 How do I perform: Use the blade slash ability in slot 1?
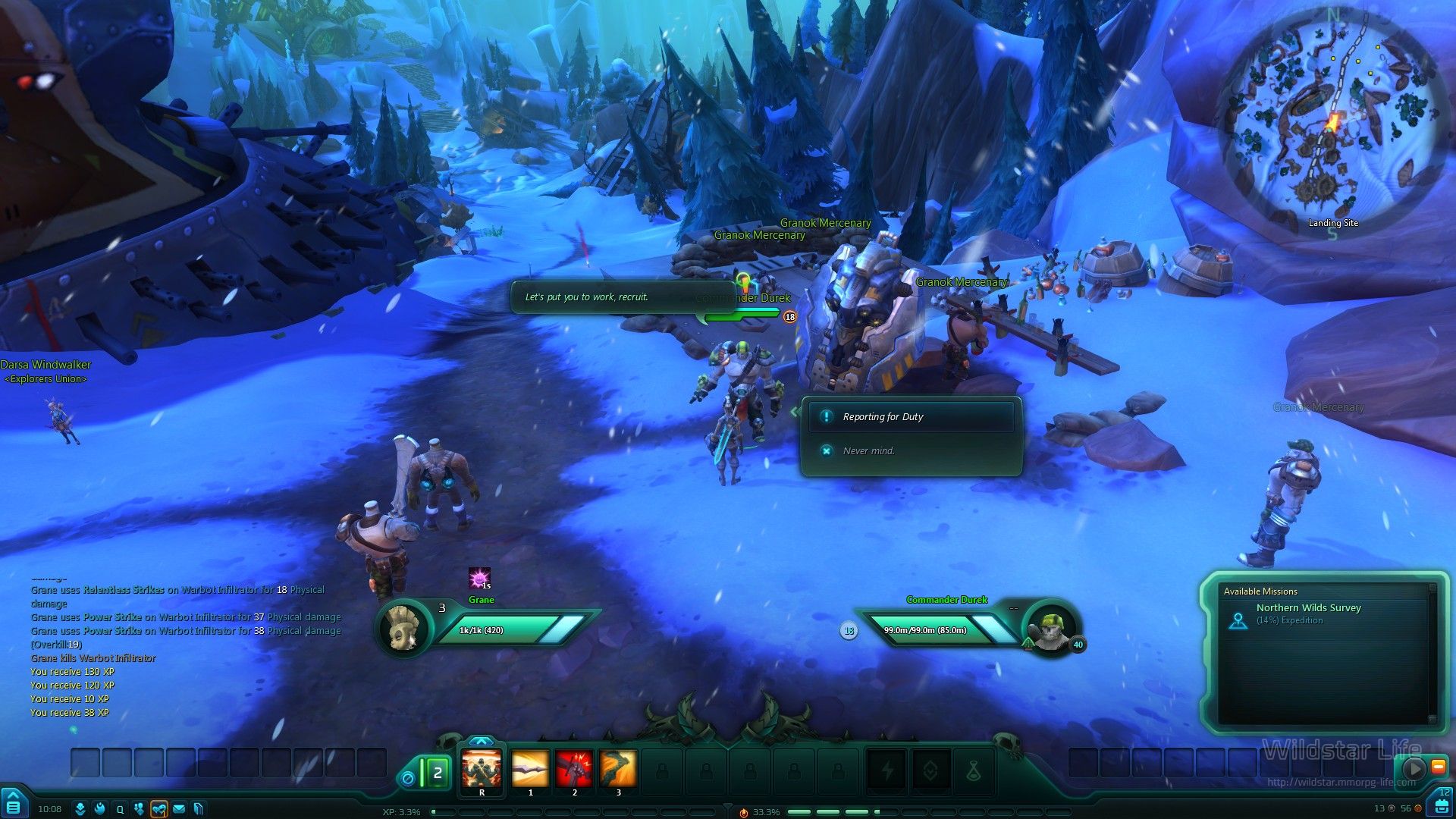(x=529, y=770)
